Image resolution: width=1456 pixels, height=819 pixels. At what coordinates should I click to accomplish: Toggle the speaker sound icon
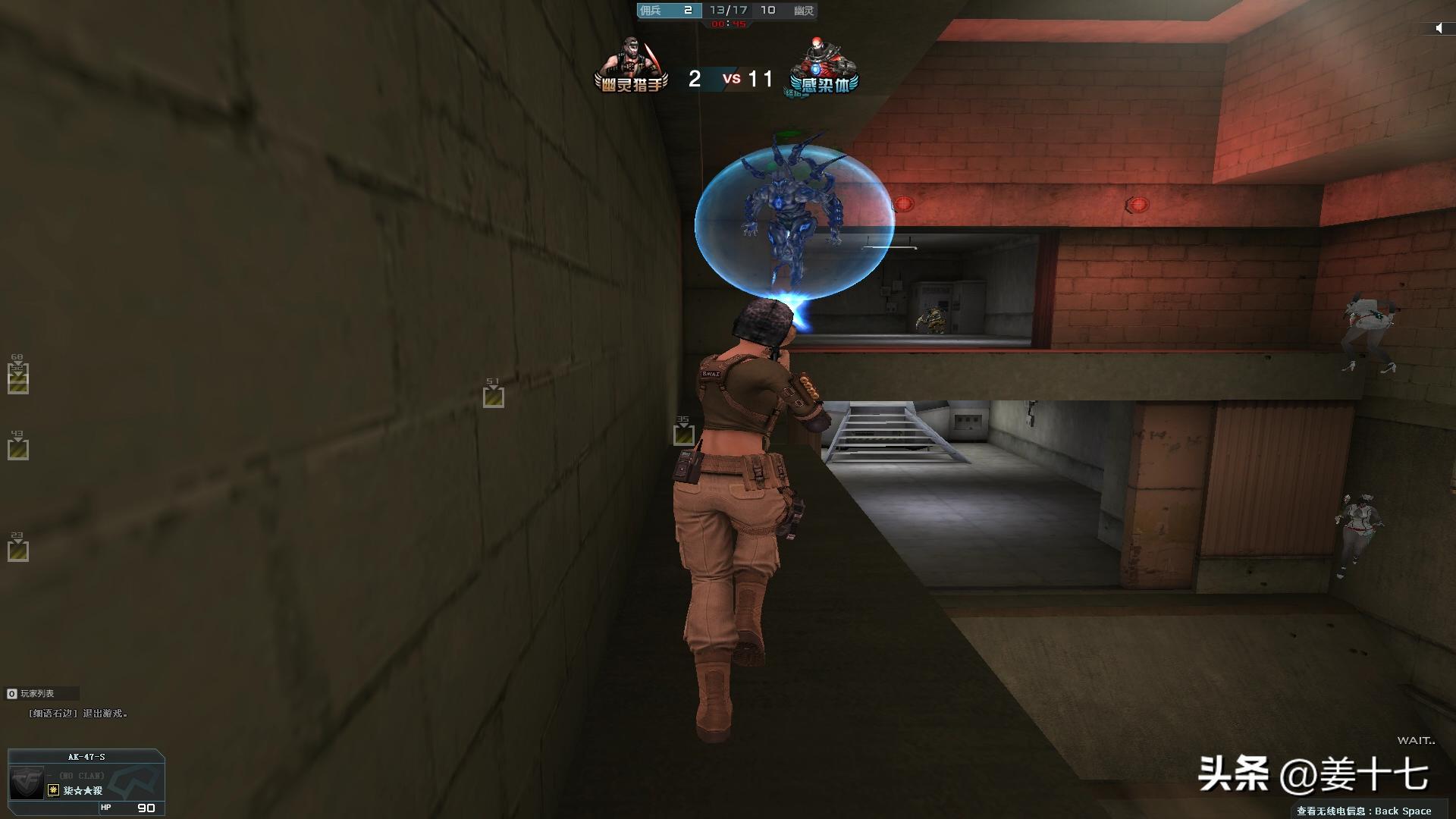[x=1439, y=28]
